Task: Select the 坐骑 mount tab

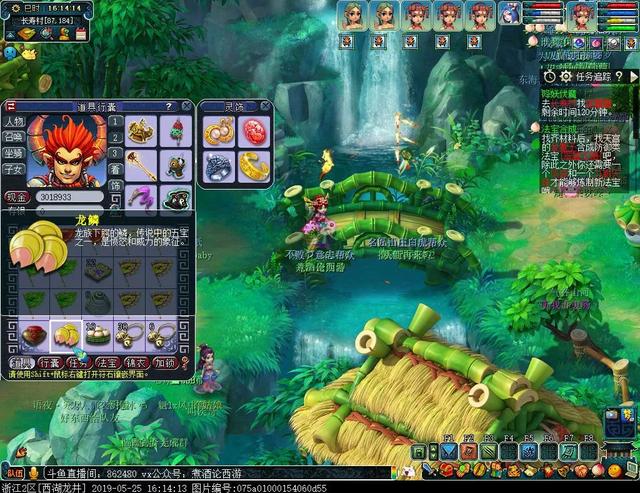Action: (13, 152)
